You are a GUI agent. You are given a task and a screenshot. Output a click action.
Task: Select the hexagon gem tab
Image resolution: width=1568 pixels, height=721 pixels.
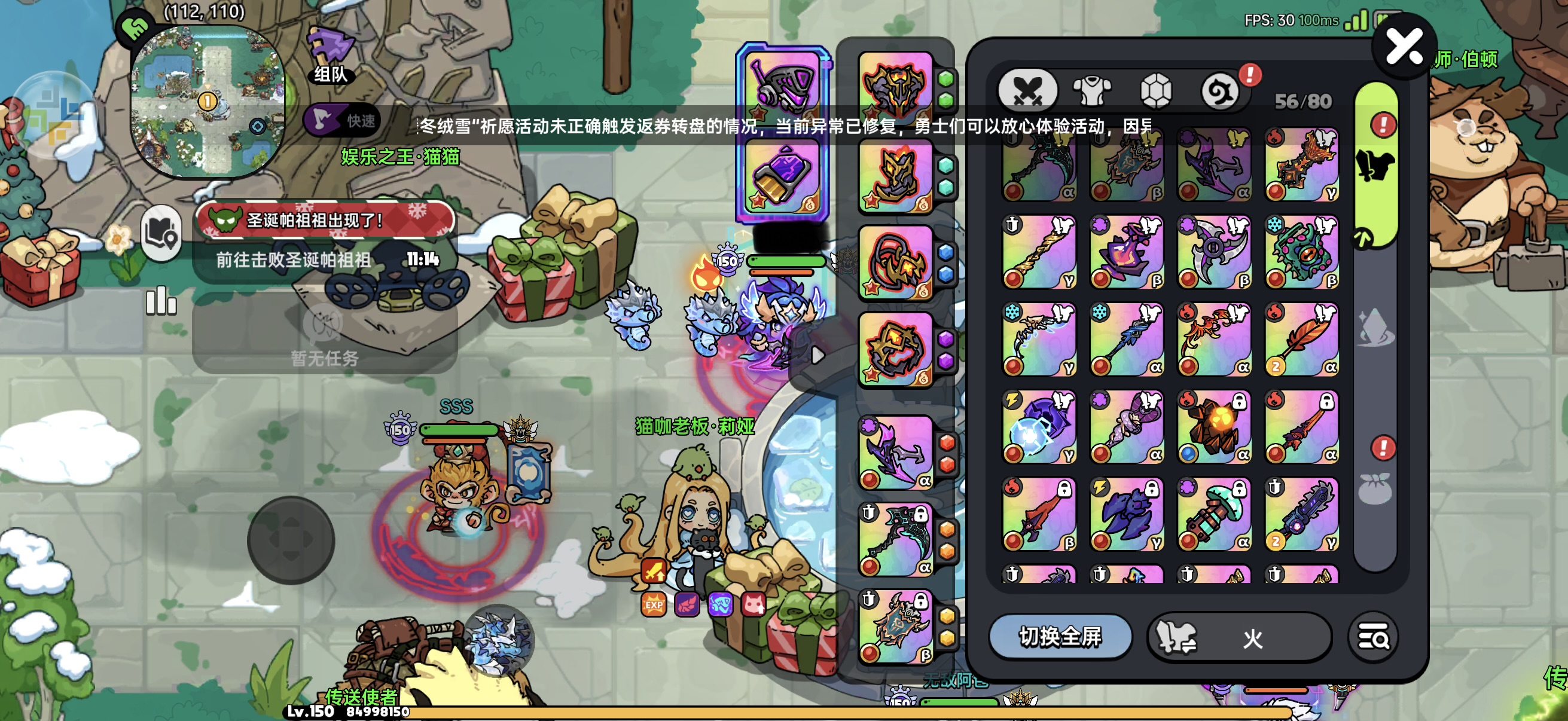tap(1155, 91)
